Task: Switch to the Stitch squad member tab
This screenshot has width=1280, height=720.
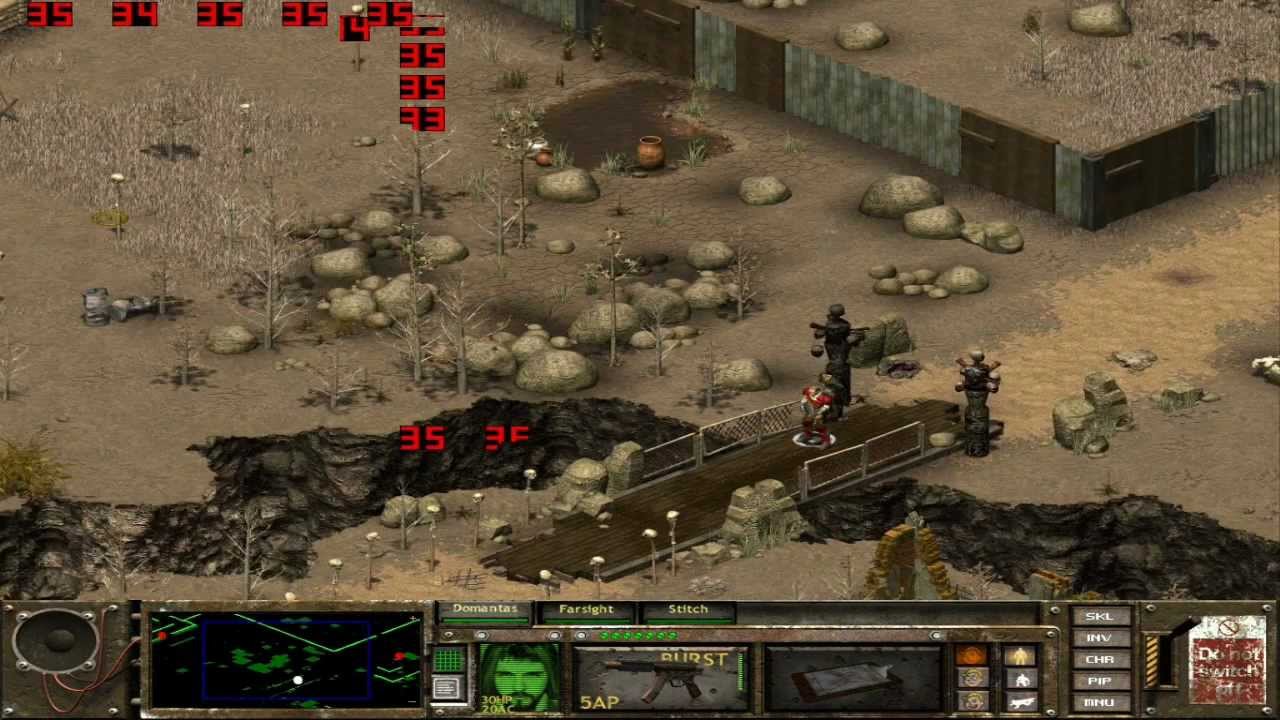Action: [688, 608]
